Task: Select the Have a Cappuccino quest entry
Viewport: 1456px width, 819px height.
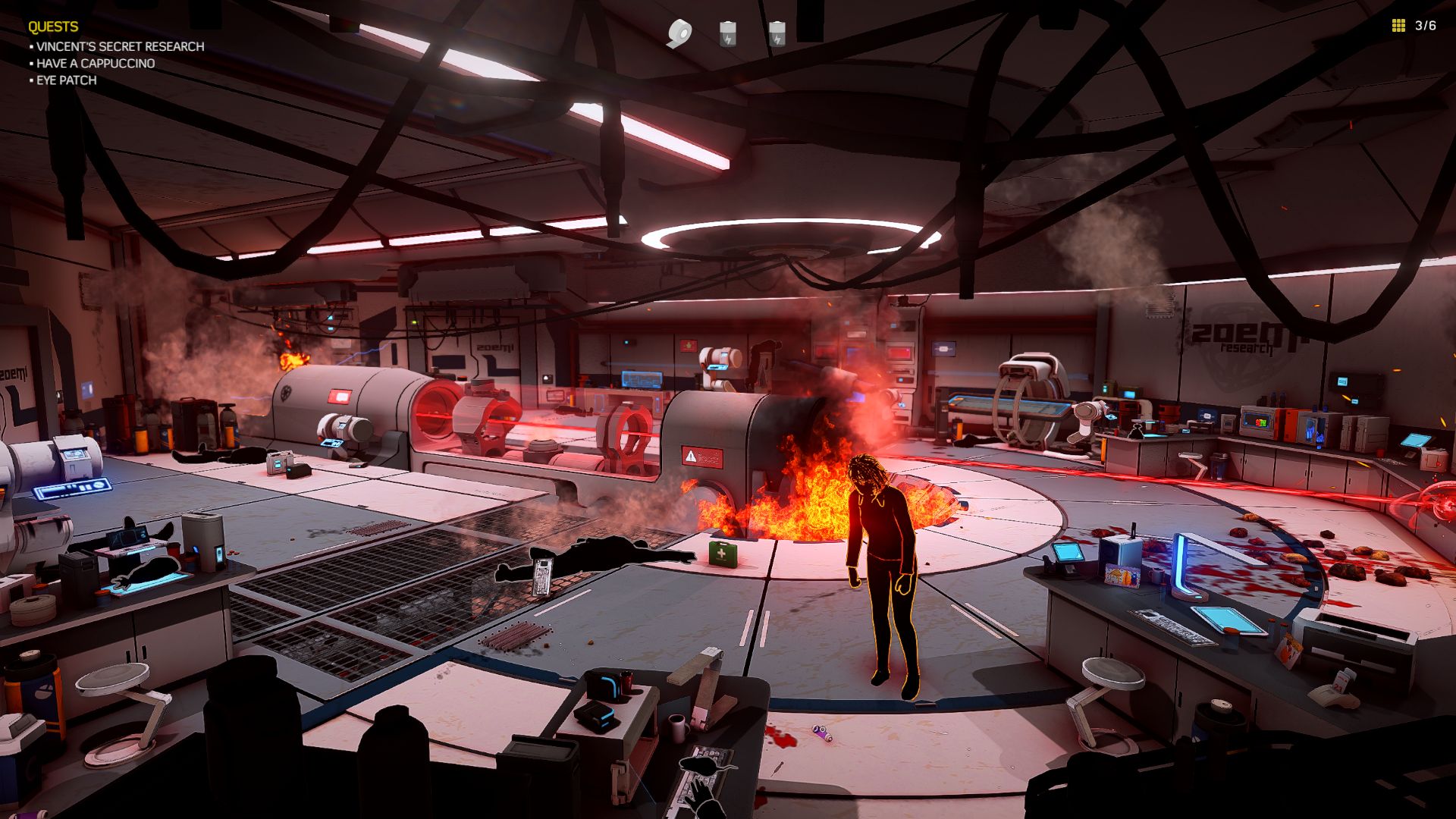Action: tap(96, 64)
